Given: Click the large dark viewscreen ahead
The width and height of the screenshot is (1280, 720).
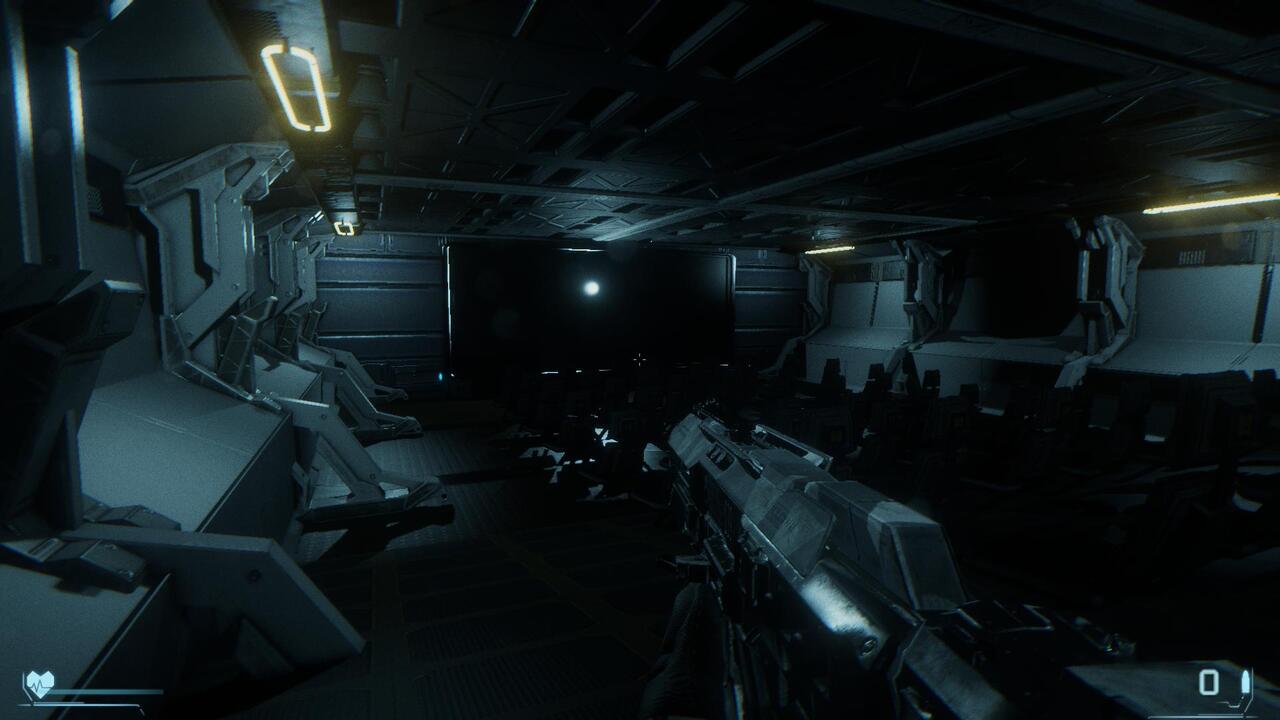Looking at the screenshot, I should point(590,300).
